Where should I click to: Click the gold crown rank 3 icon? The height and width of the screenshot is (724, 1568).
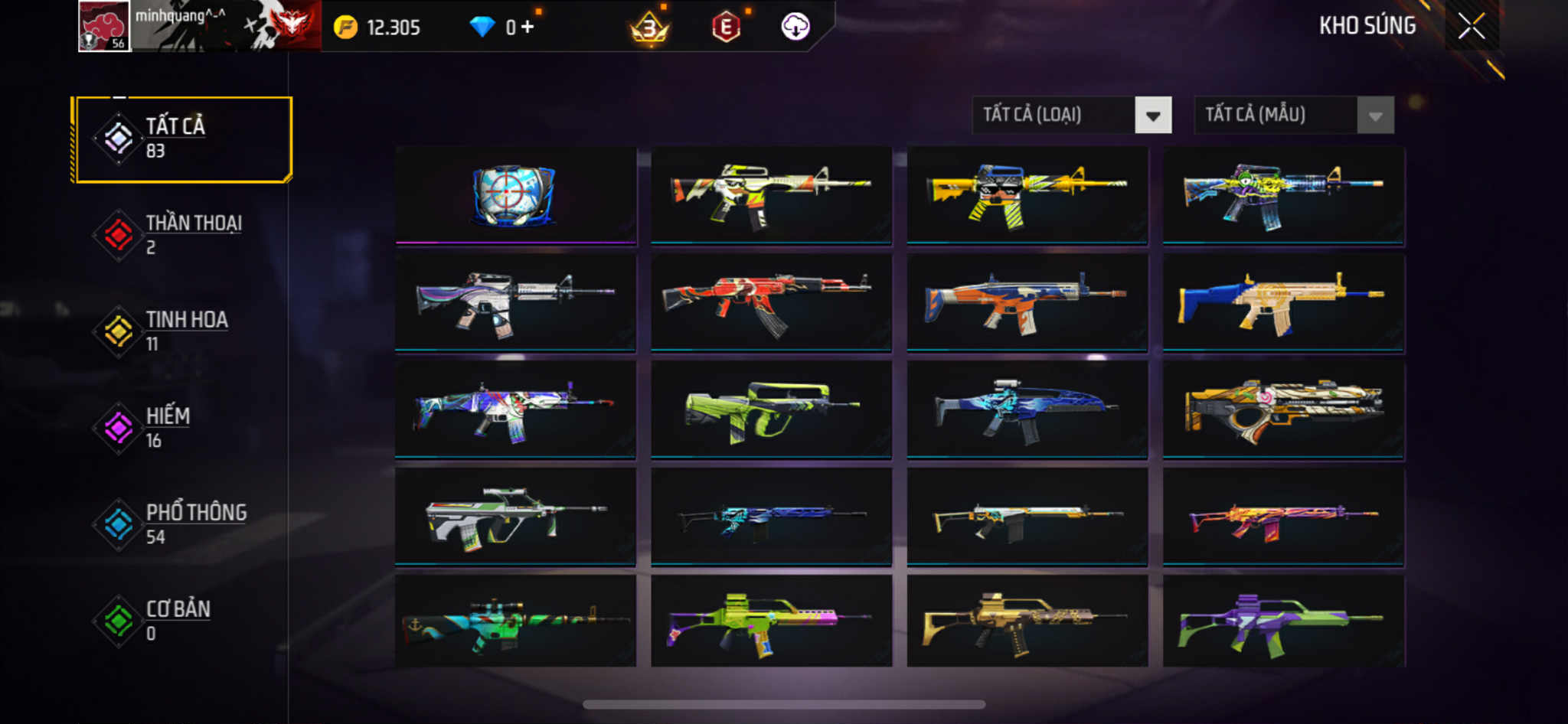click(x=649, y=28)
